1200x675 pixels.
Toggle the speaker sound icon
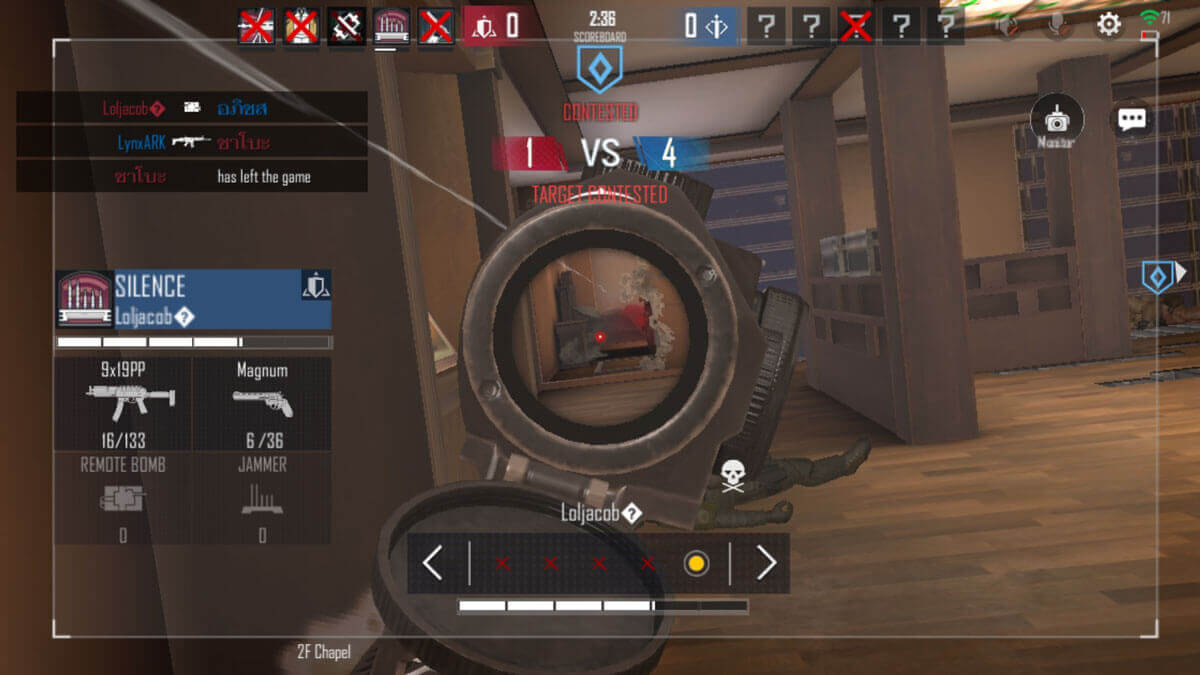1005,26
